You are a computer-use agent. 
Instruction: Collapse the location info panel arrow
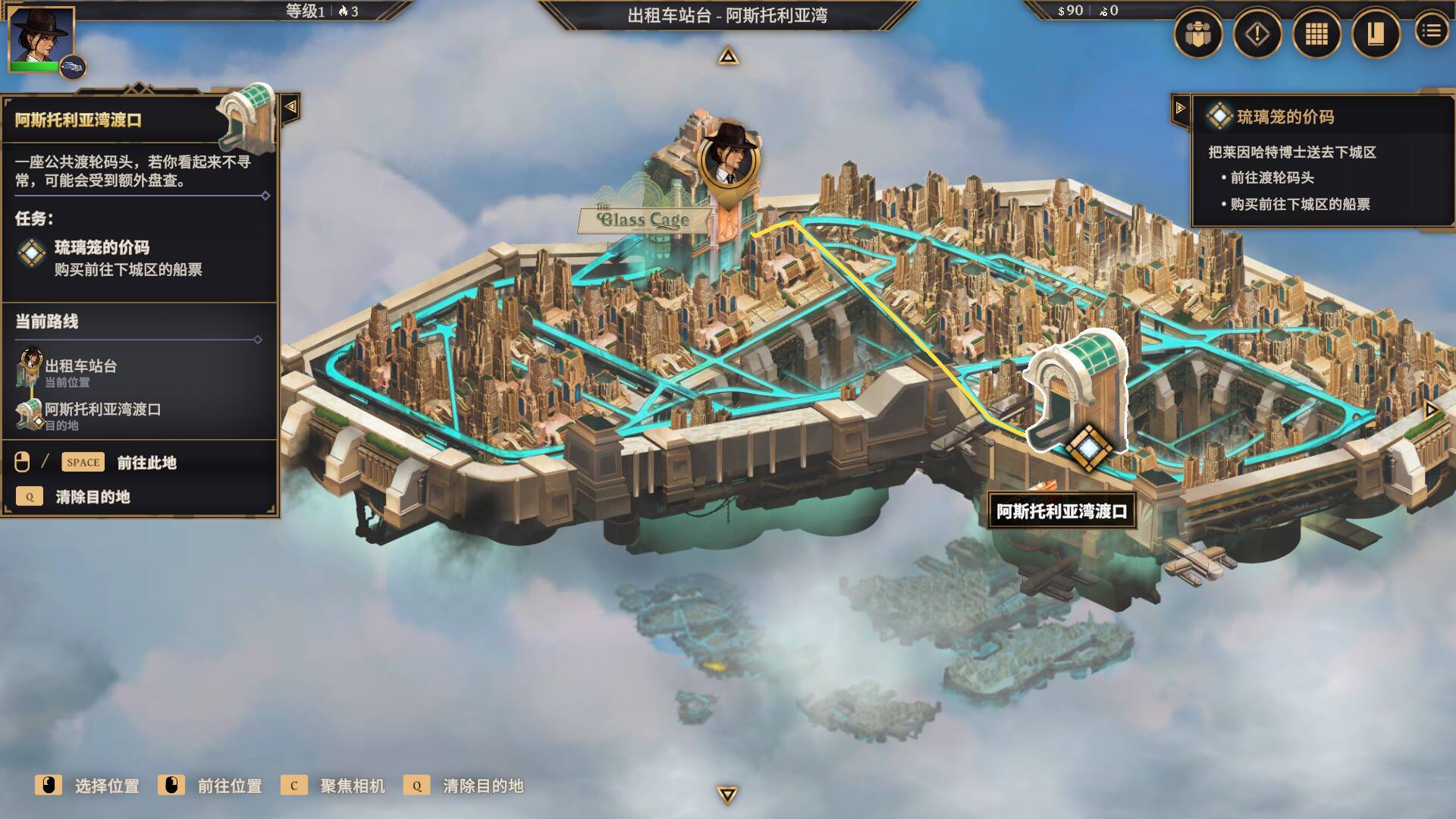click(x=290, y=107)
